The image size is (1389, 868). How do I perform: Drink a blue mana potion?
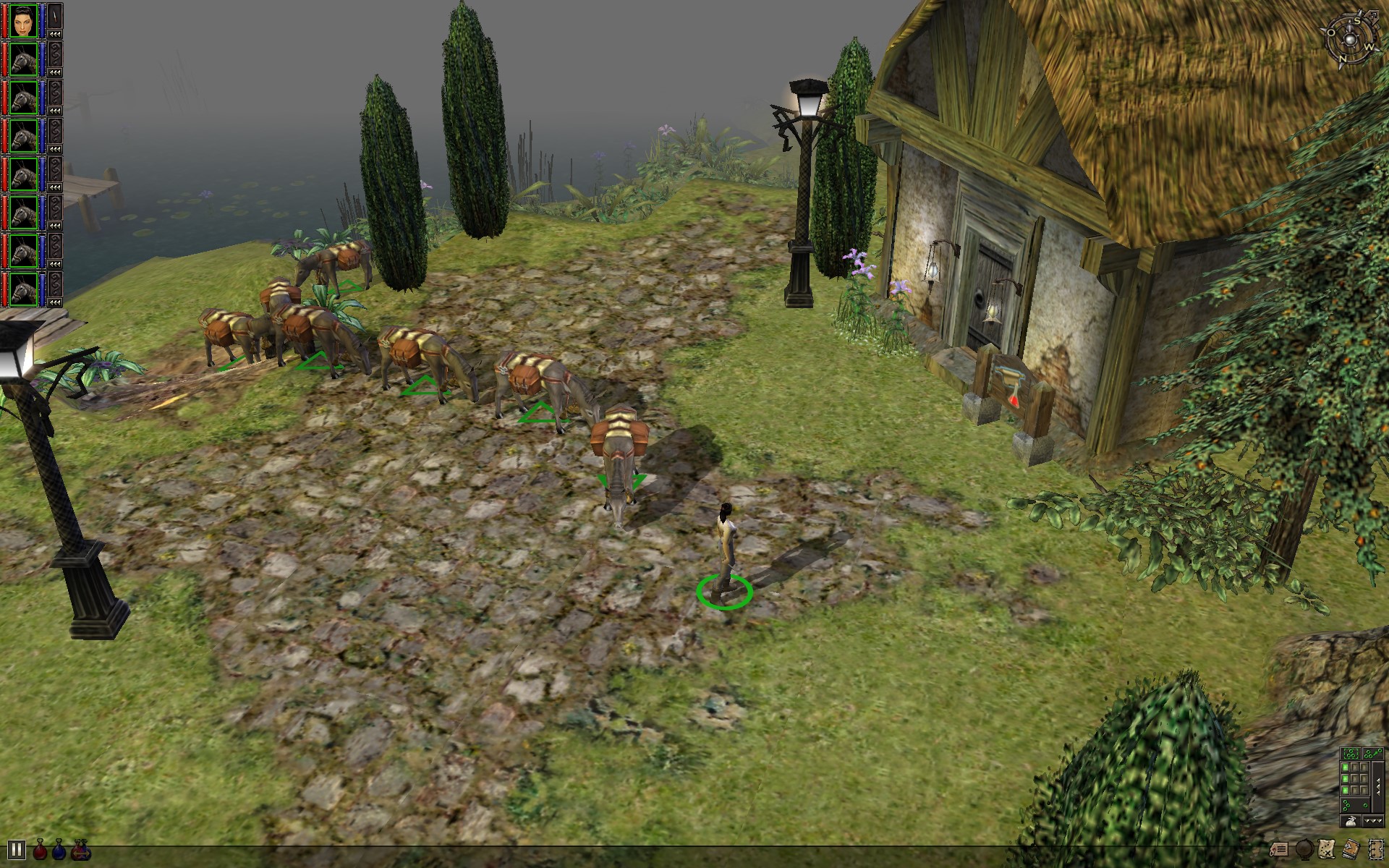pos(59,852)
